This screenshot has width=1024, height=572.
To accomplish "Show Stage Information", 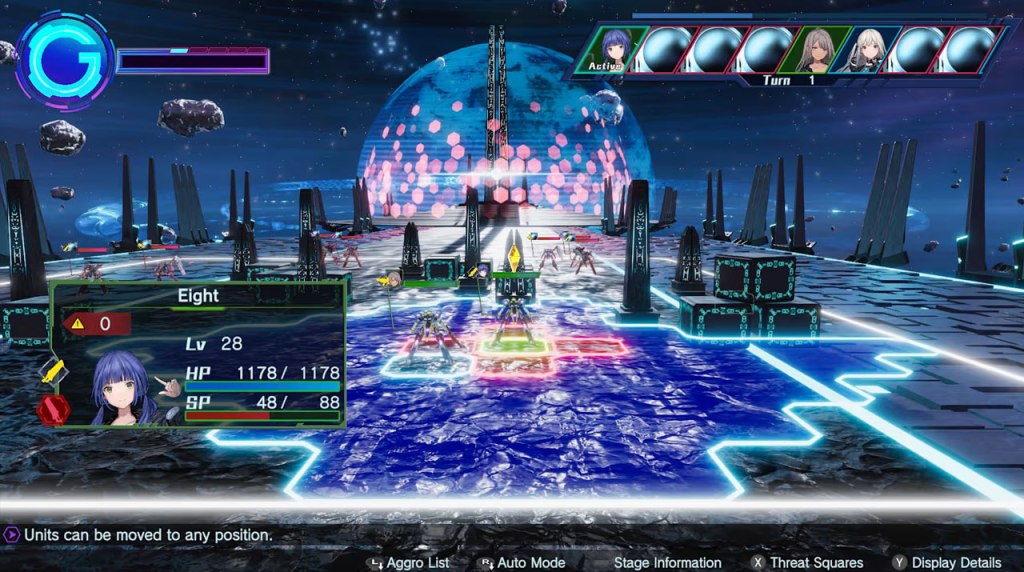I will tap(667, 563).
